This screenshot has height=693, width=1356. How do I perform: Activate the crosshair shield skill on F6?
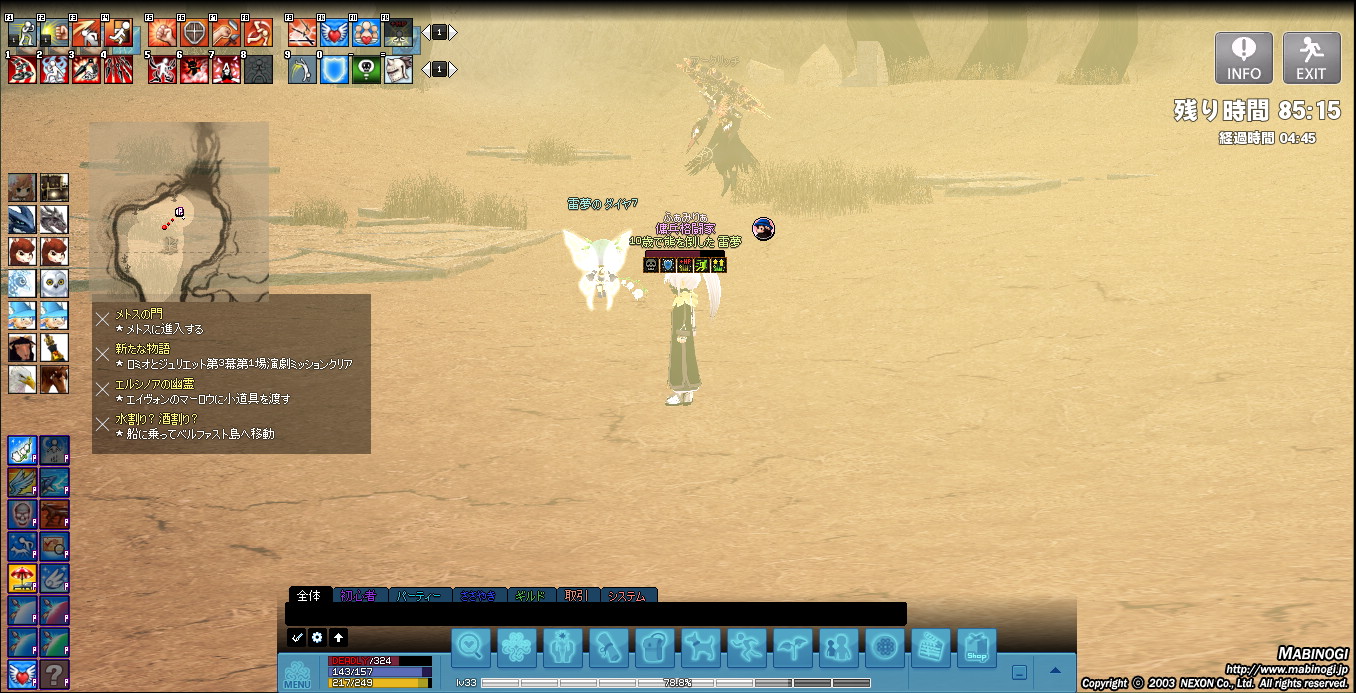[194, 32]
